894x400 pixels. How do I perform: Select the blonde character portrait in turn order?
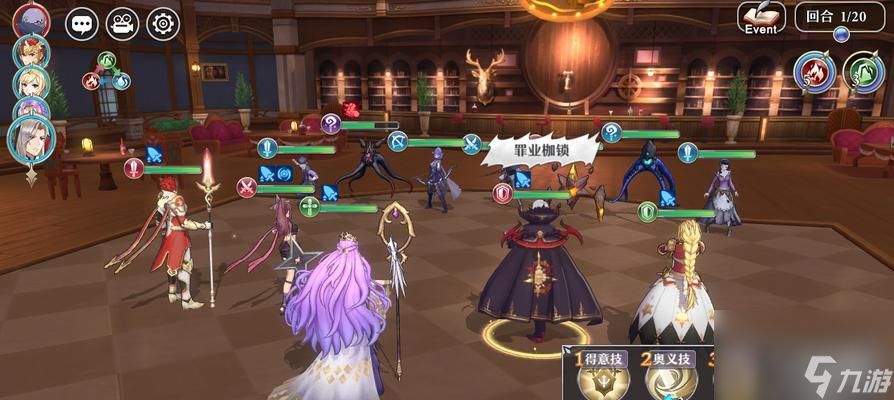(x=31, y=82)
